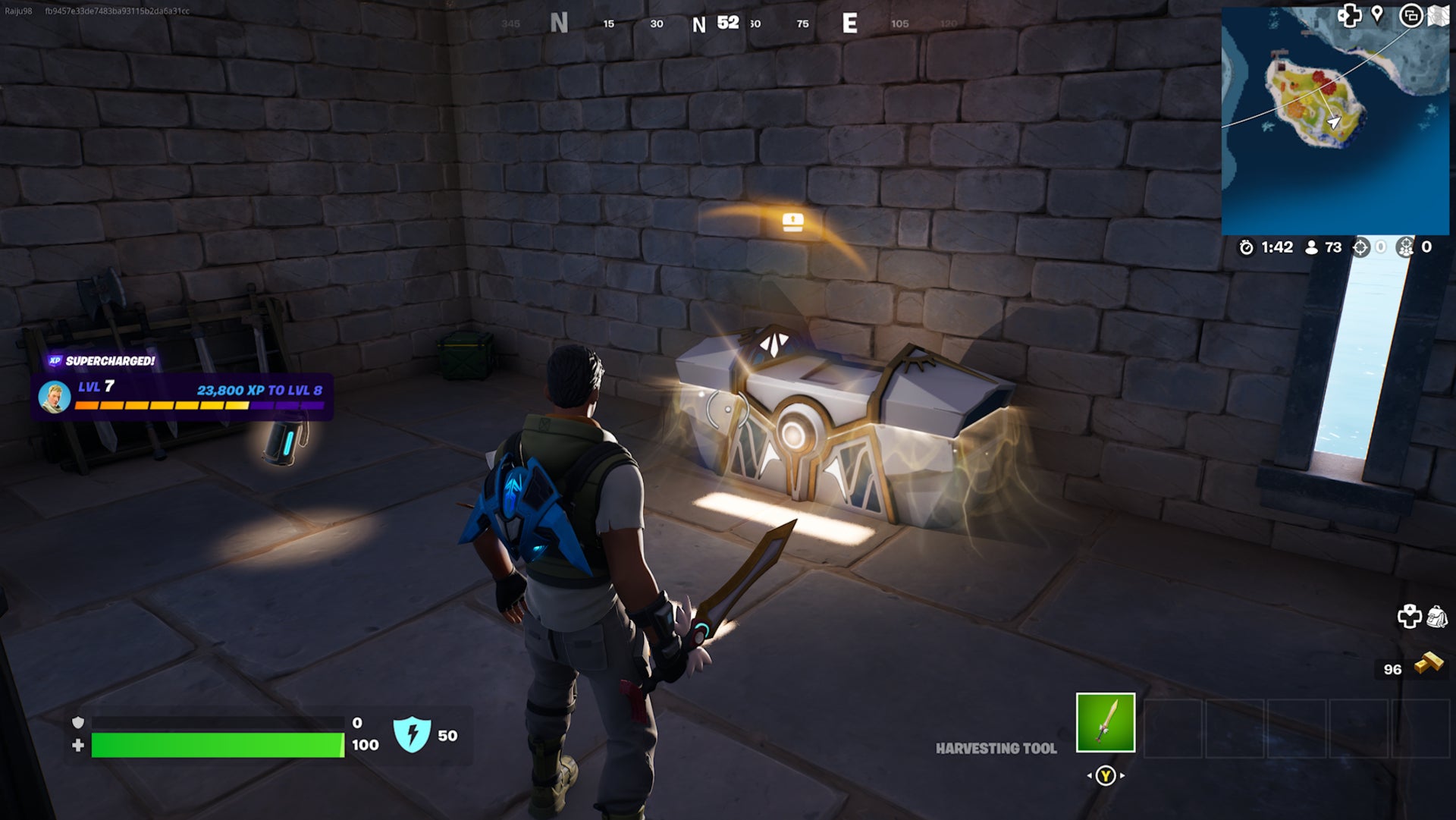Viewport: 1456px width, 820px height.
Task: Select the screen-layout icon next to the map icon
Action: click(1412, 17)
